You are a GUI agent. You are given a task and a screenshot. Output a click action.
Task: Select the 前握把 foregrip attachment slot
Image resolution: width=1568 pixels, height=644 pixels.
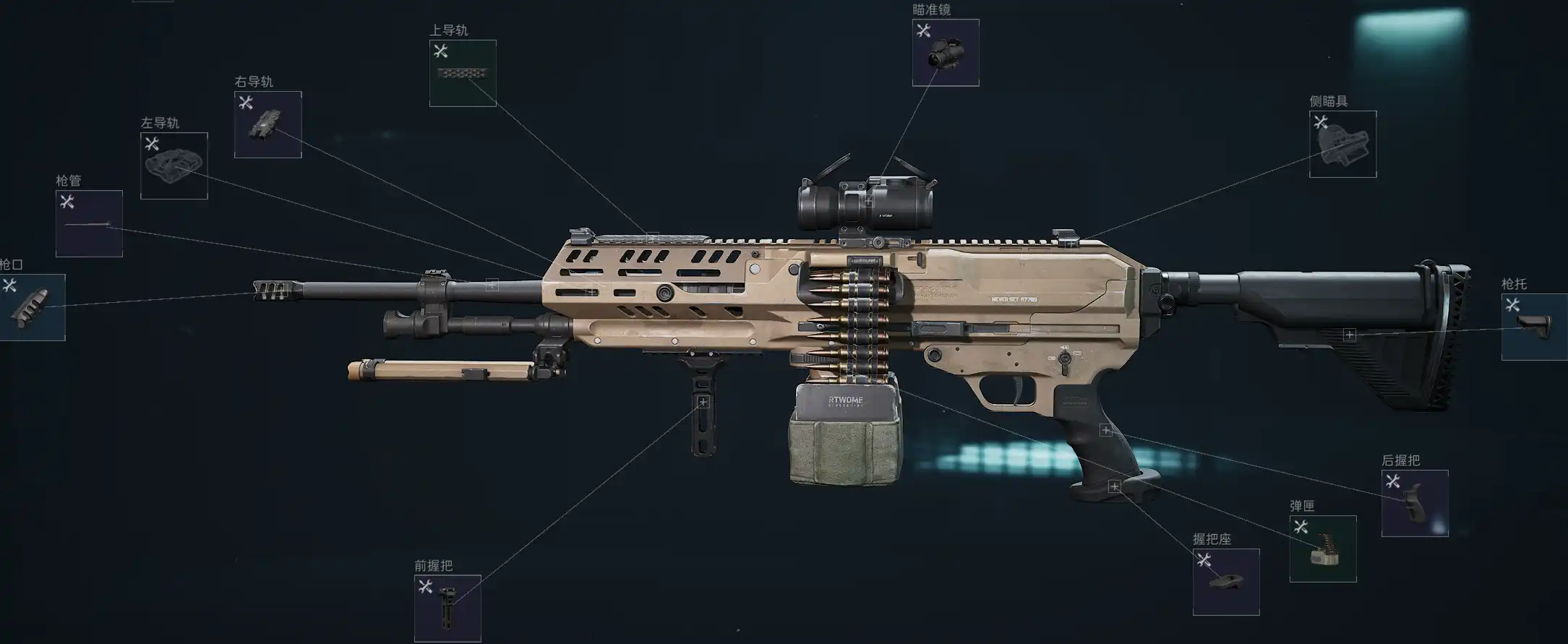447,608
